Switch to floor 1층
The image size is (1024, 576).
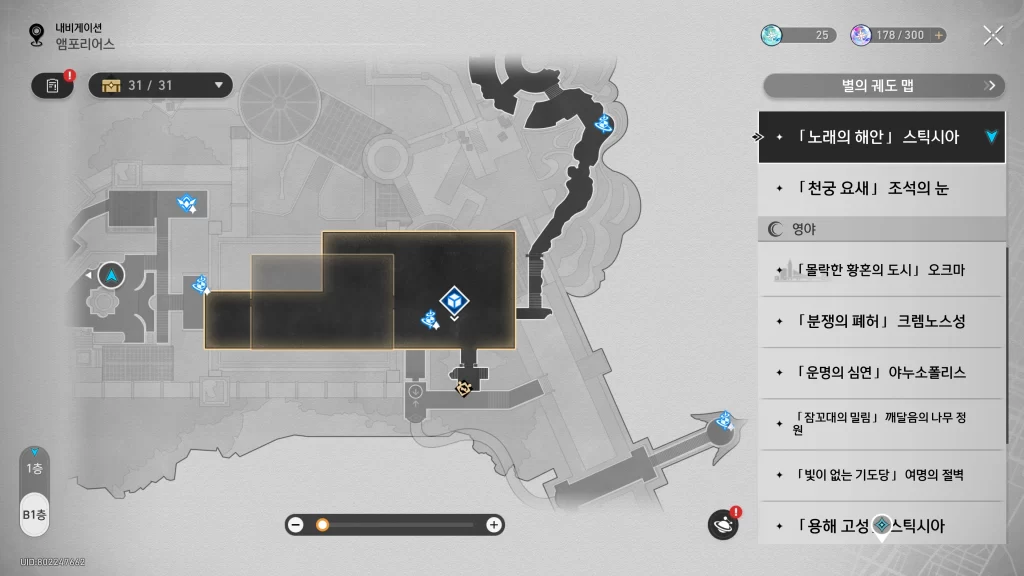35,468
